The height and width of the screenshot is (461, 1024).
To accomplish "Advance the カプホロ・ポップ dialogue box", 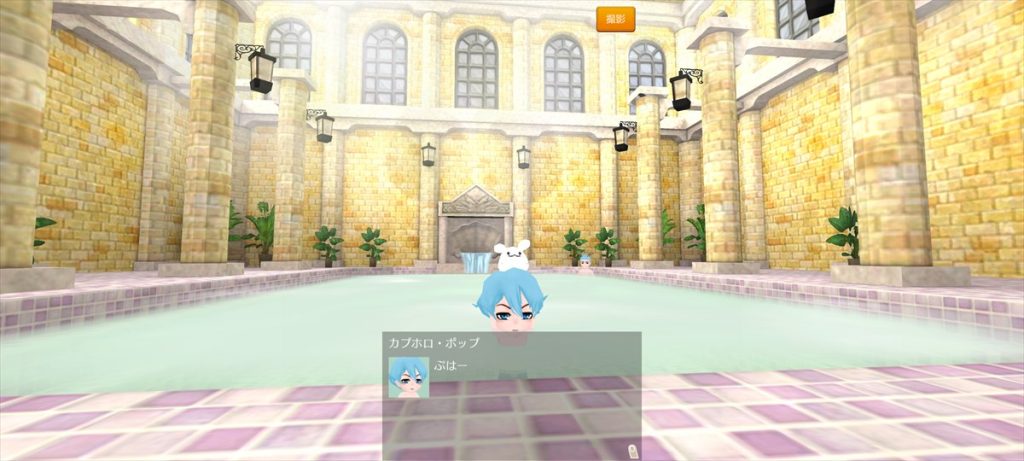I will [511, 395].
